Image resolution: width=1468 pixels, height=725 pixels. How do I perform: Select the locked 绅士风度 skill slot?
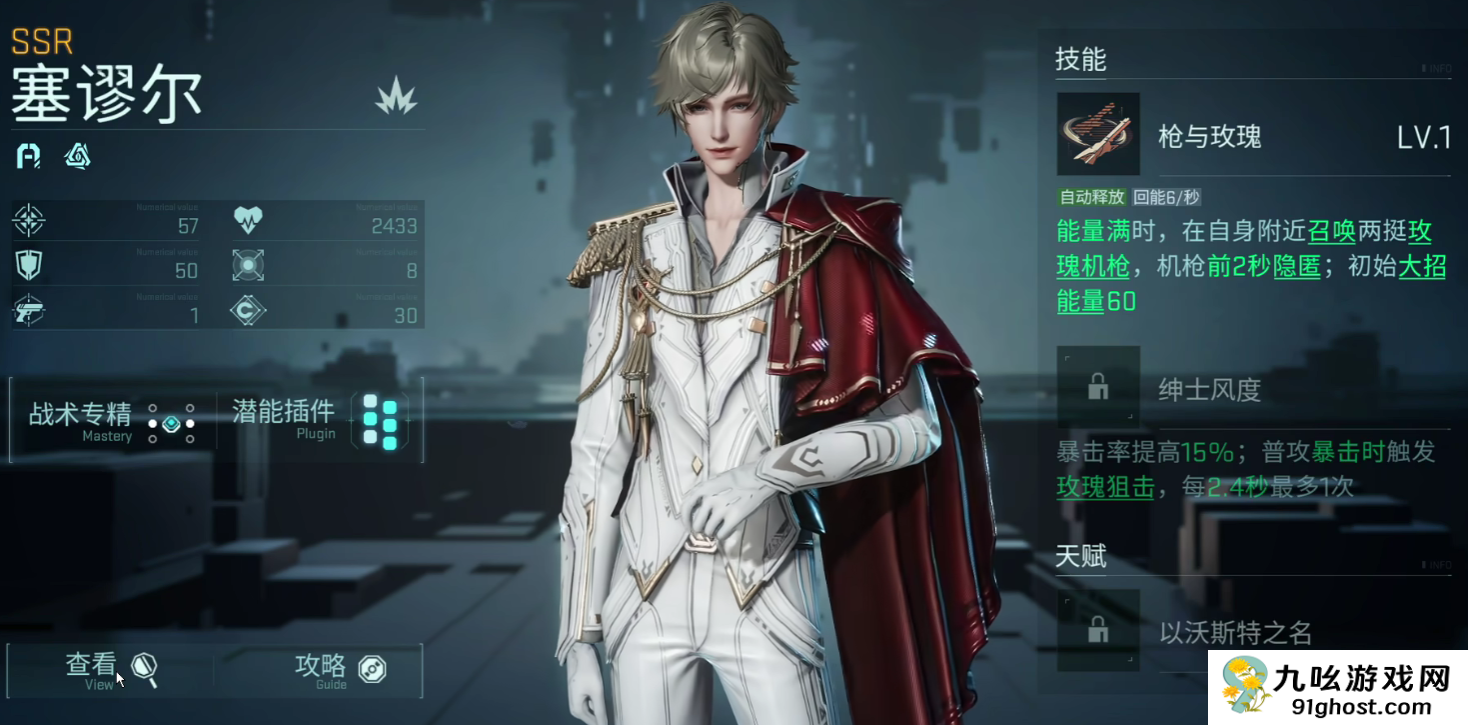click(x=1098, y=387)
